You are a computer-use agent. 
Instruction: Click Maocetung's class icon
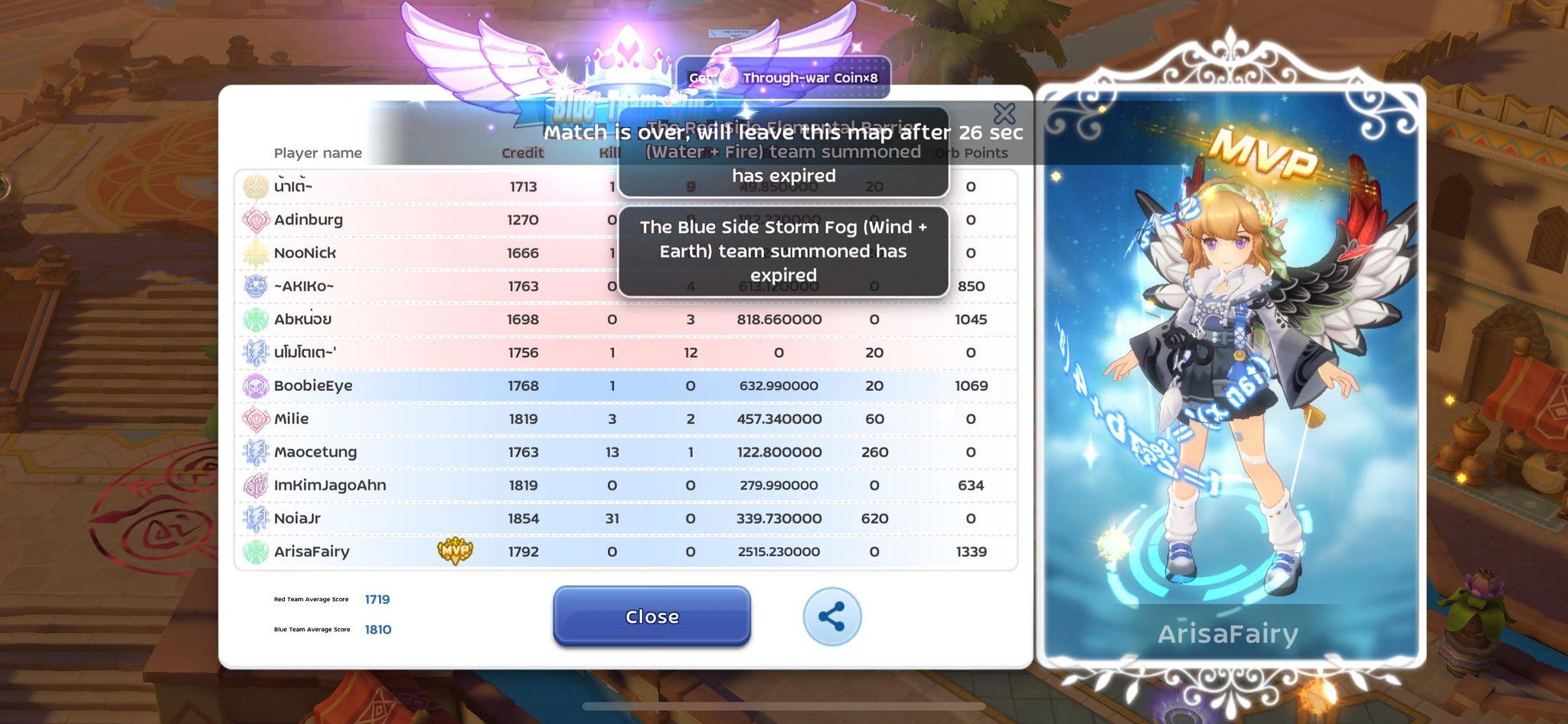click(253, 452)
